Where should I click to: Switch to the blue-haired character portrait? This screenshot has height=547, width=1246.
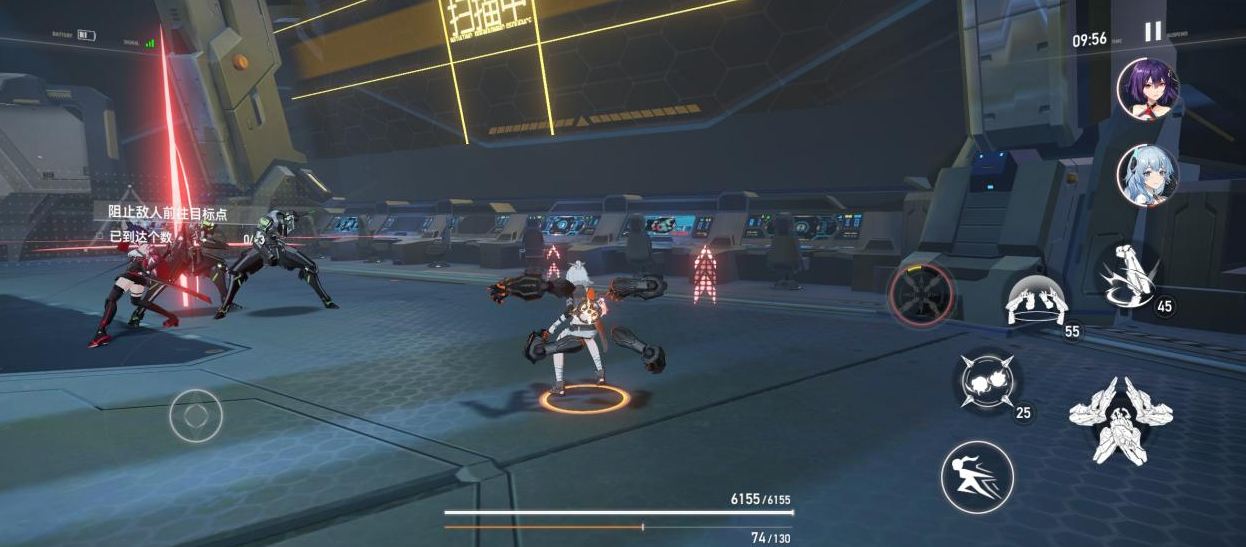click(x=1147, y=176)
